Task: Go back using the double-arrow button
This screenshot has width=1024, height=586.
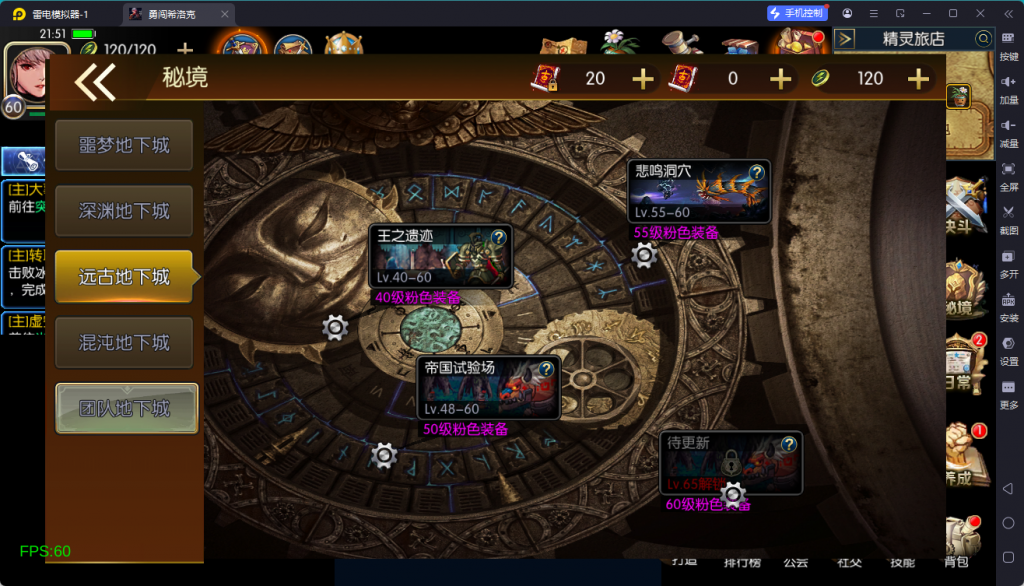Action: pos(95,81)
